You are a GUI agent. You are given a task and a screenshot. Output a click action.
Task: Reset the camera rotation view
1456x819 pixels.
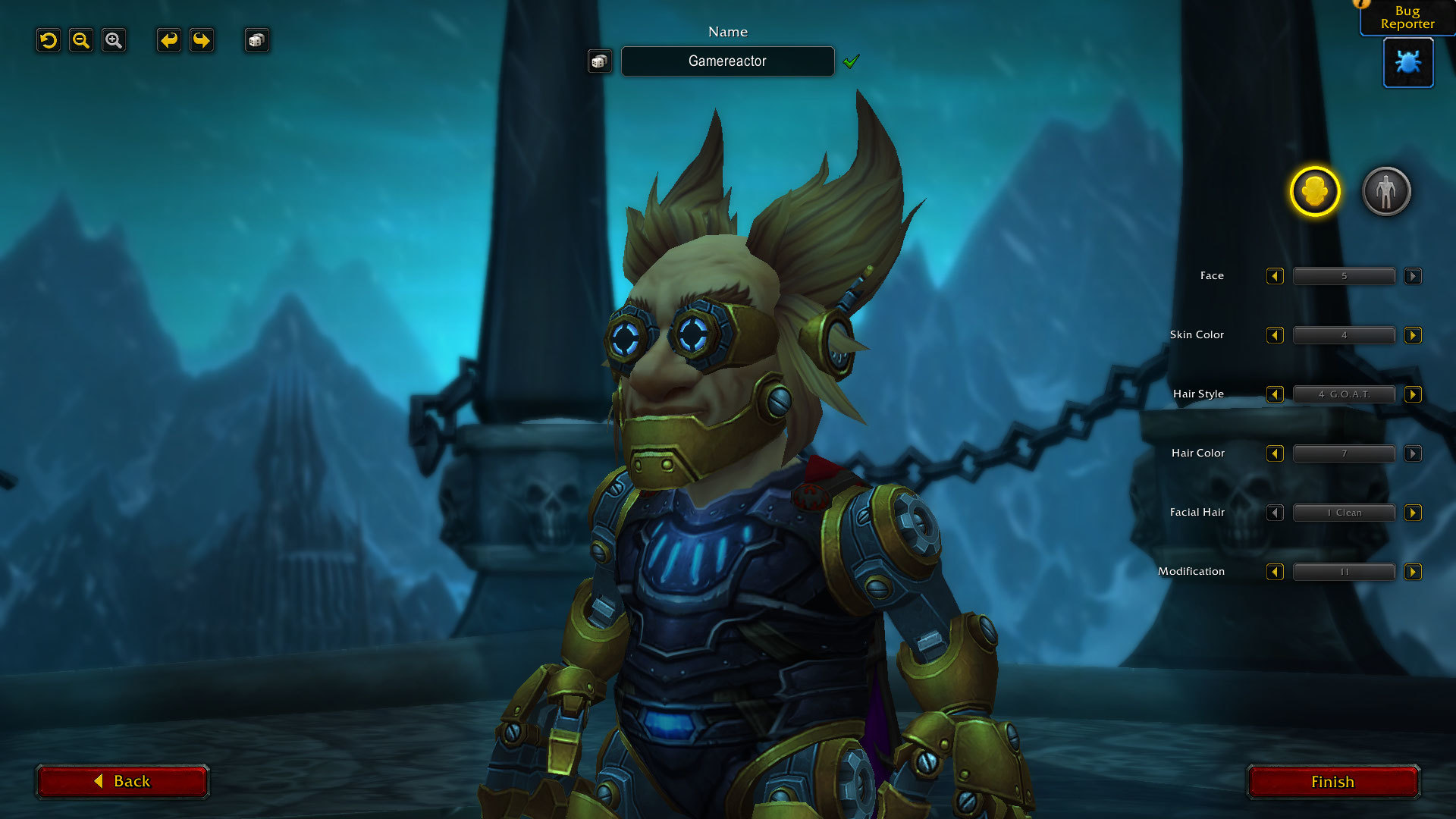coord(49,40)
